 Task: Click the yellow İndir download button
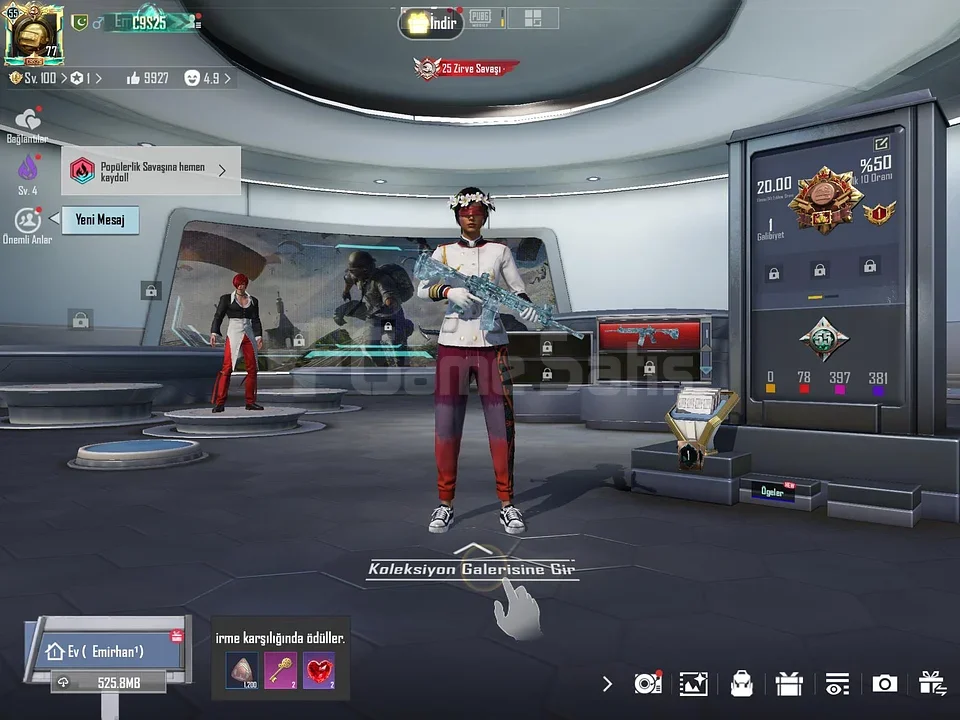click(431, 22)
